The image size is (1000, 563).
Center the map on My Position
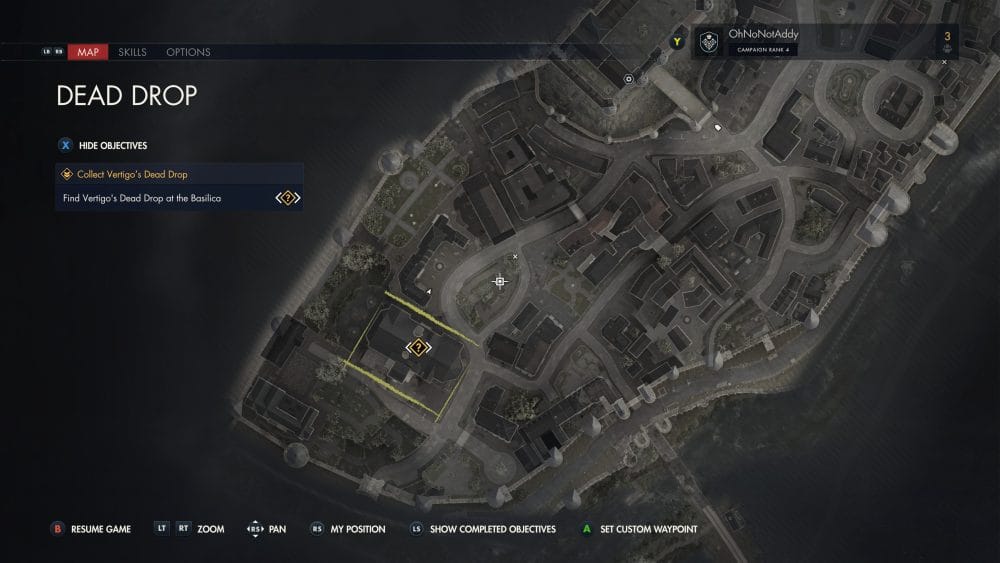[348, 529]
